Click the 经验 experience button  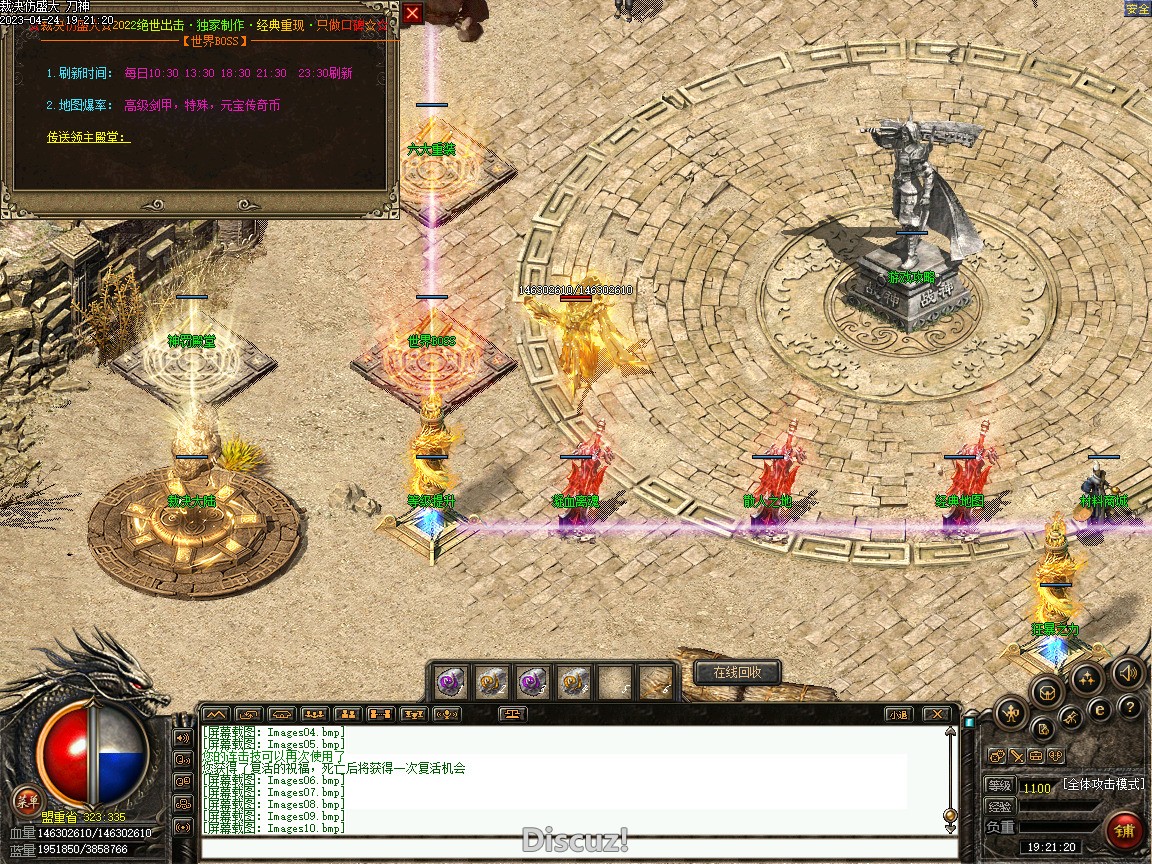[x=999, y=806]
